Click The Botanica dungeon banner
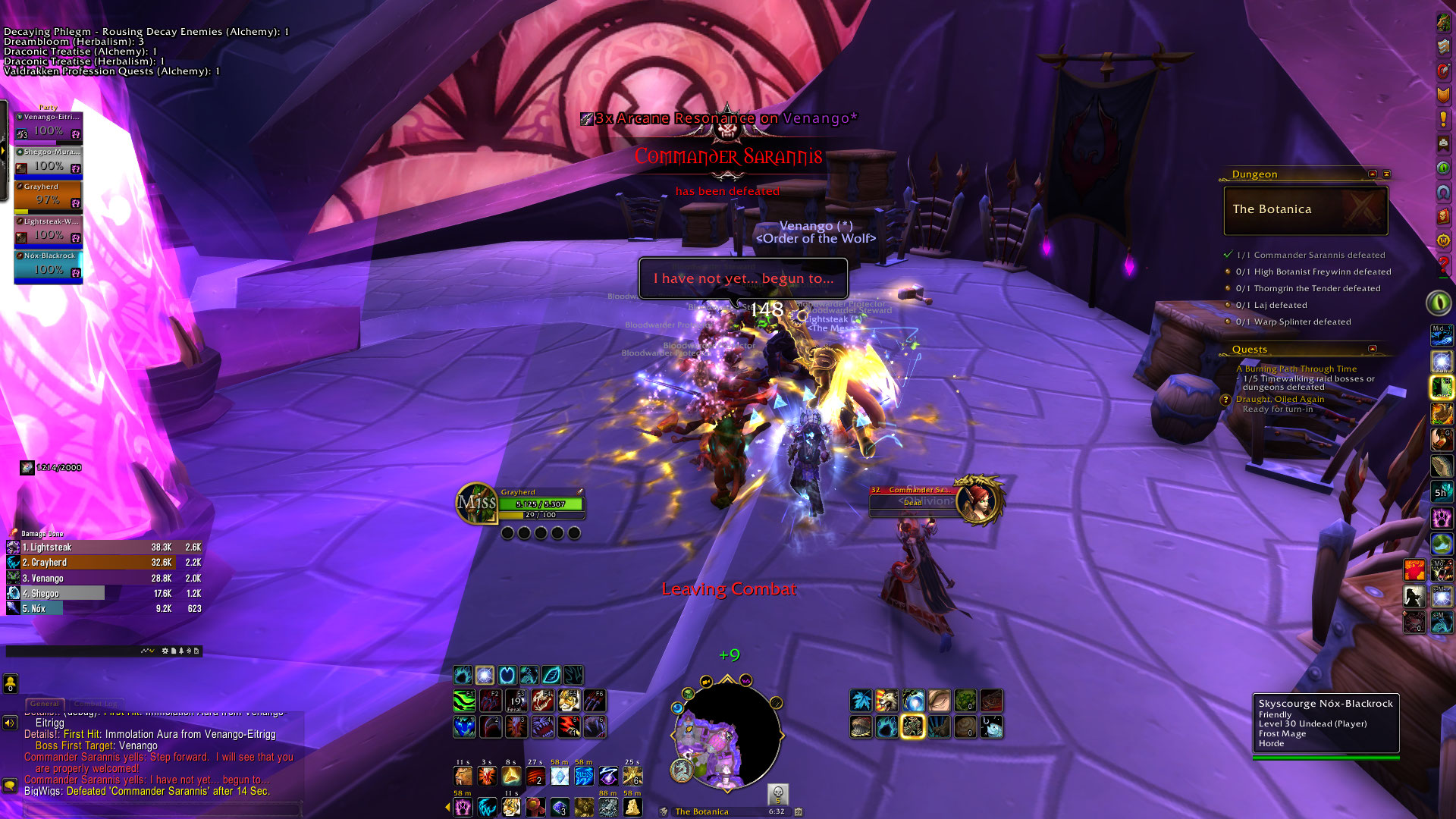Image resolution: width=1456 pixels, height=819 pixels. pyautogui.click(x=1305, y=210)
